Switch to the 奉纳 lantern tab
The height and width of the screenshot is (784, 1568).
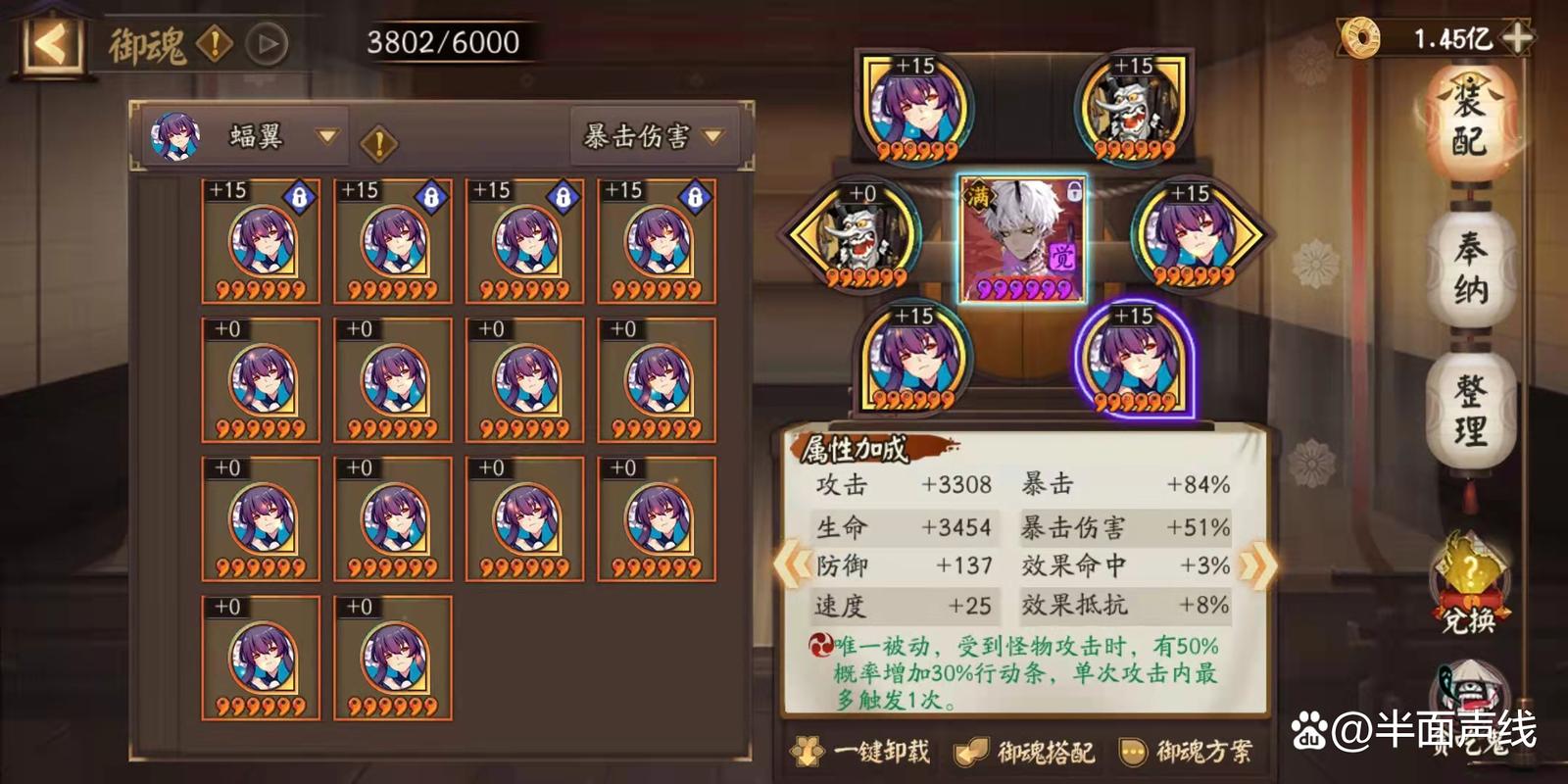1470,269
